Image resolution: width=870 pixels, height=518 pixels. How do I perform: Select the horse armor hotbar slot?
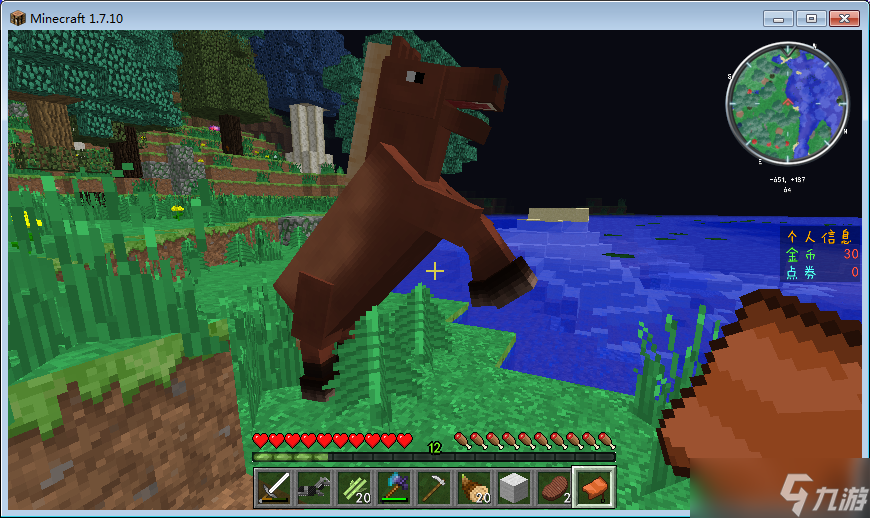[x=313, y=488]
